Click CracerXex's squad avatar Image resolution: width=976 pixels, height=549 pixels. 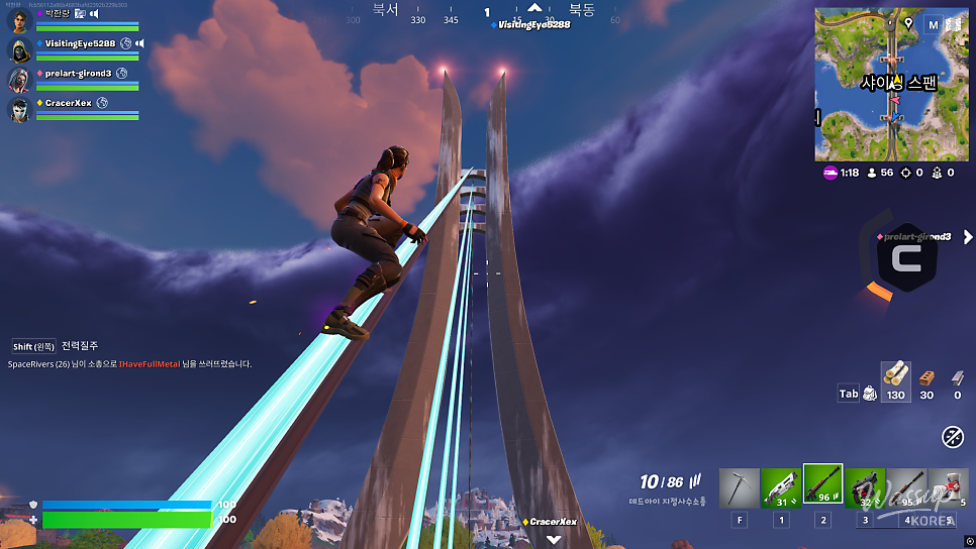20,109
